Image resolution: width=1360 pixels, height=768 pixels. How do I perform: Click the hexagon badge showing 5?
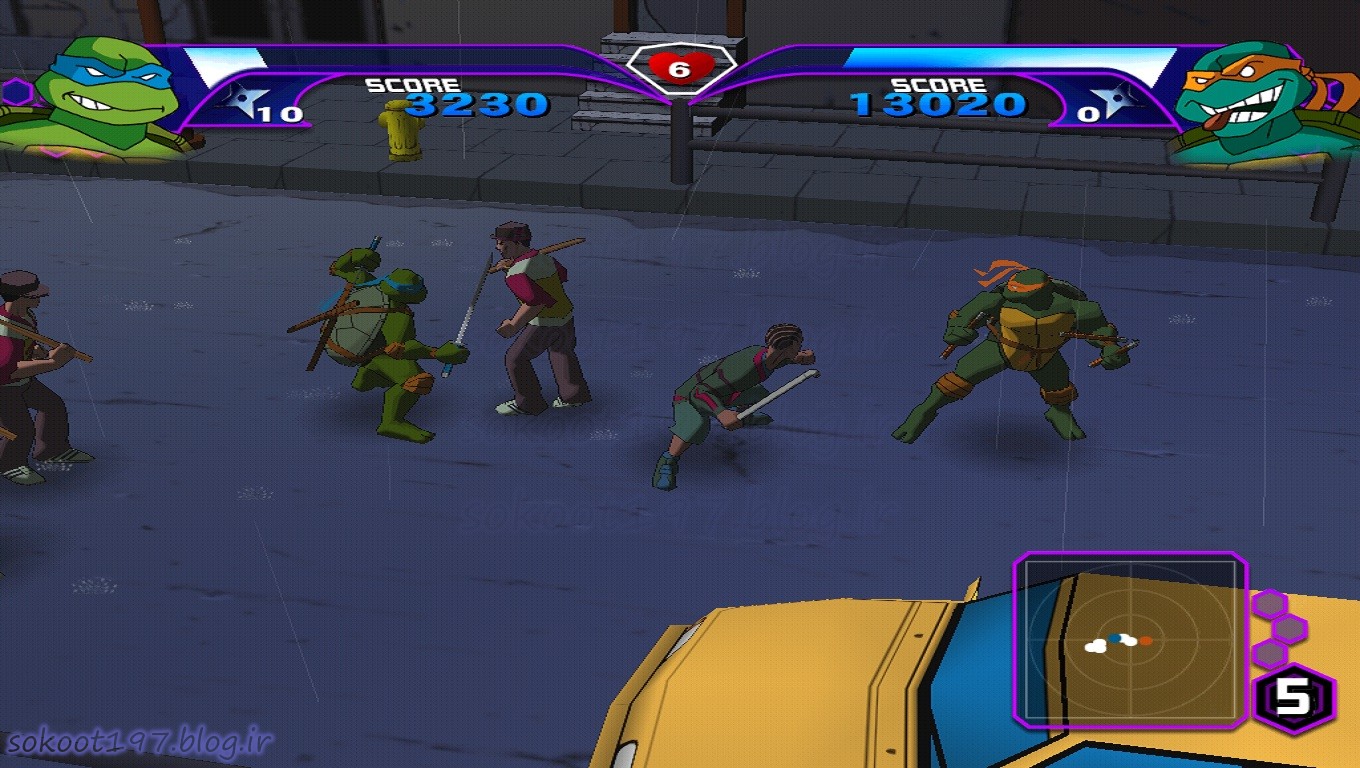[1294, 697]
